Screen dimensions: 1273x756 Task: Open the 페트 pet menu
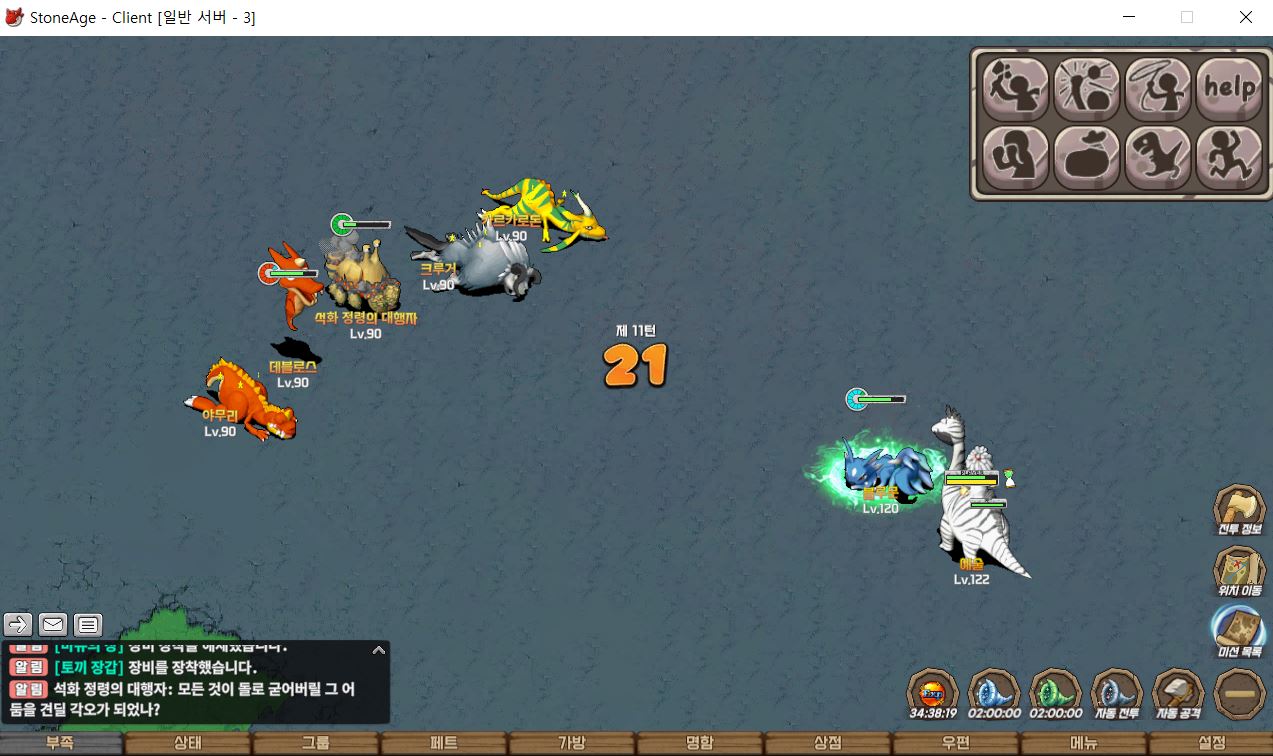click(444, 743)
